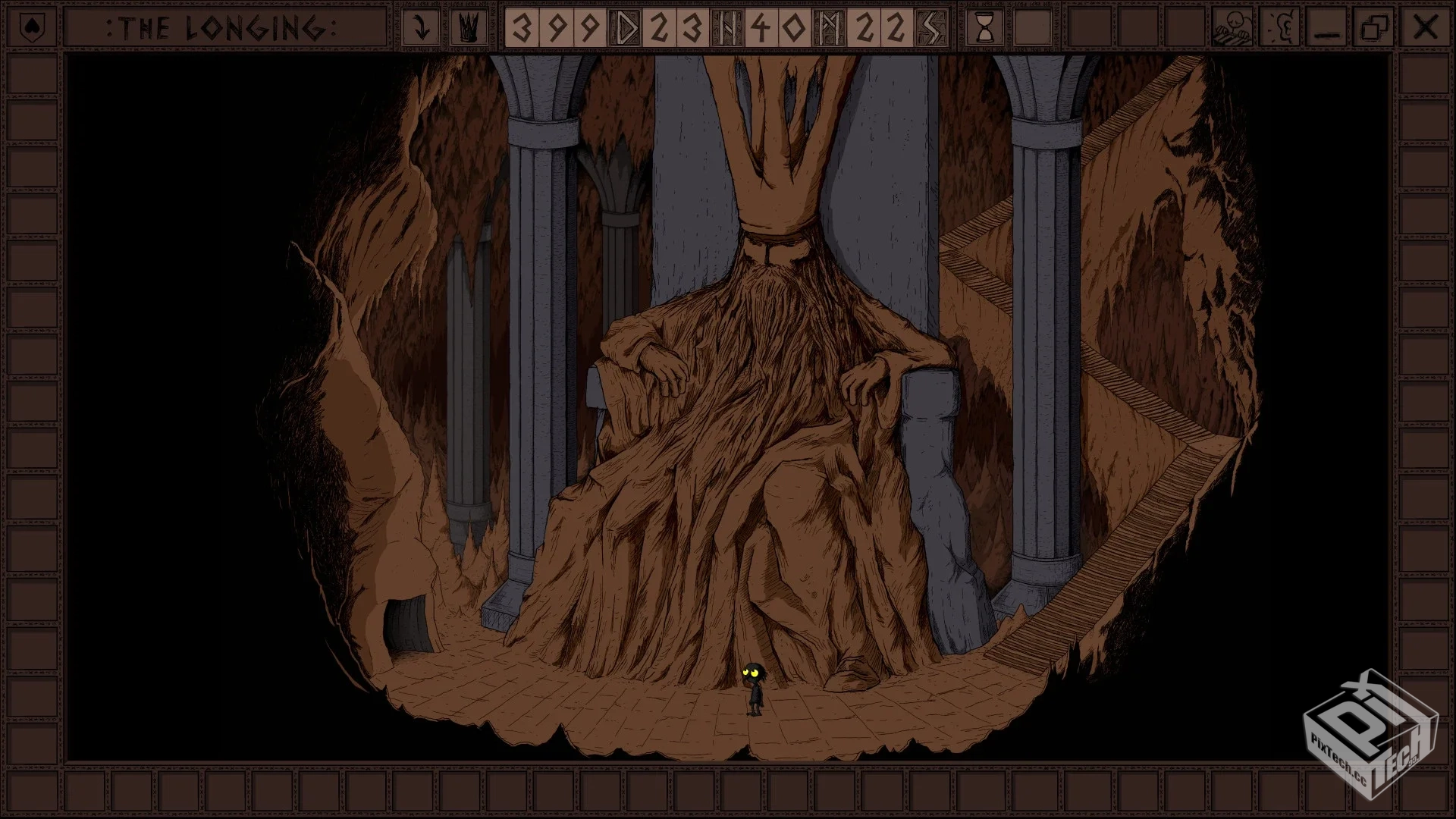
Task: Close the game with the X button
Action: pyautogui.click(x=1425, y=29)
